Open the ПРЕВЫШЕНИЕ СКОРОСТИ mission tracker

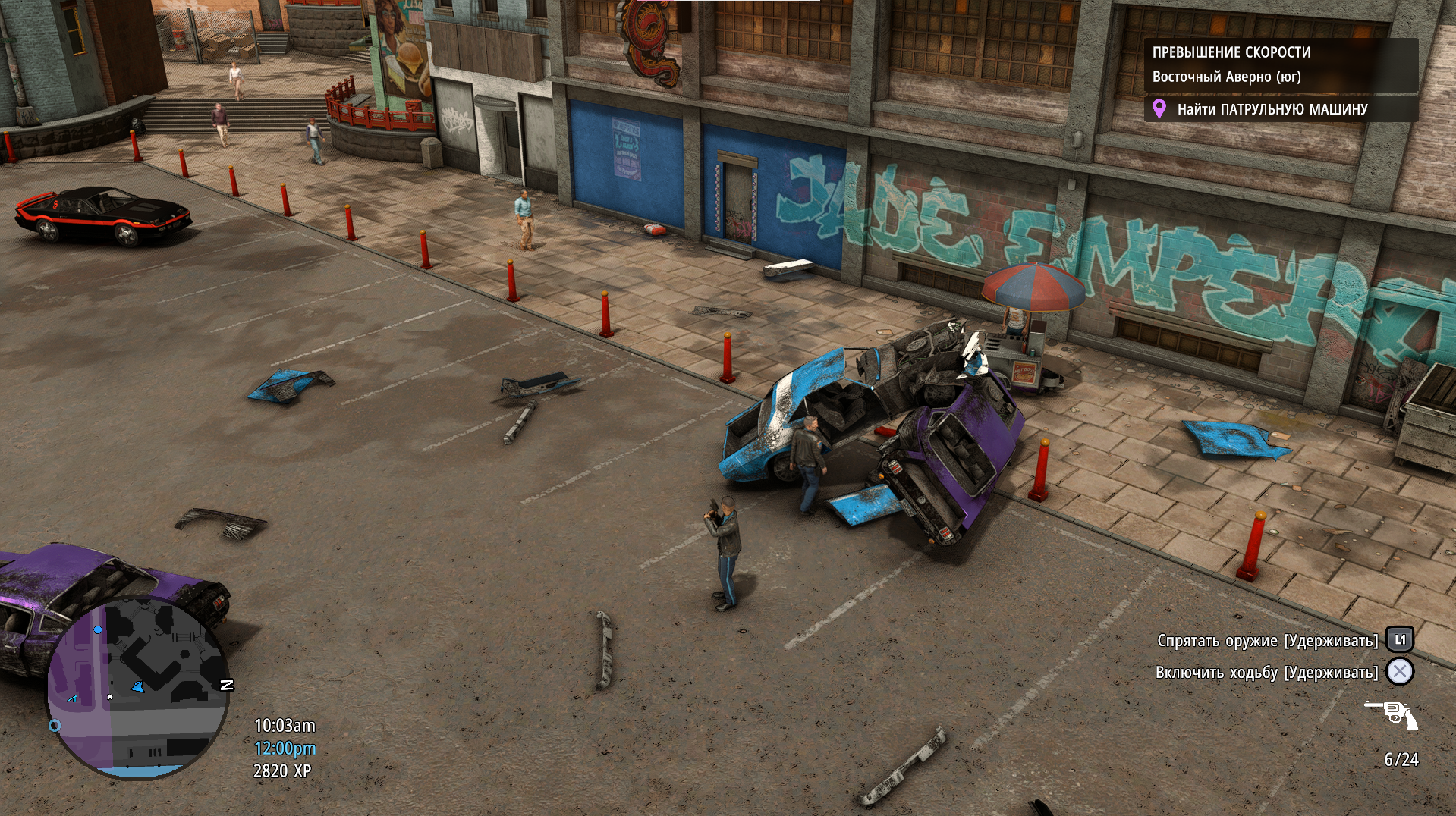coord(1231,52)
